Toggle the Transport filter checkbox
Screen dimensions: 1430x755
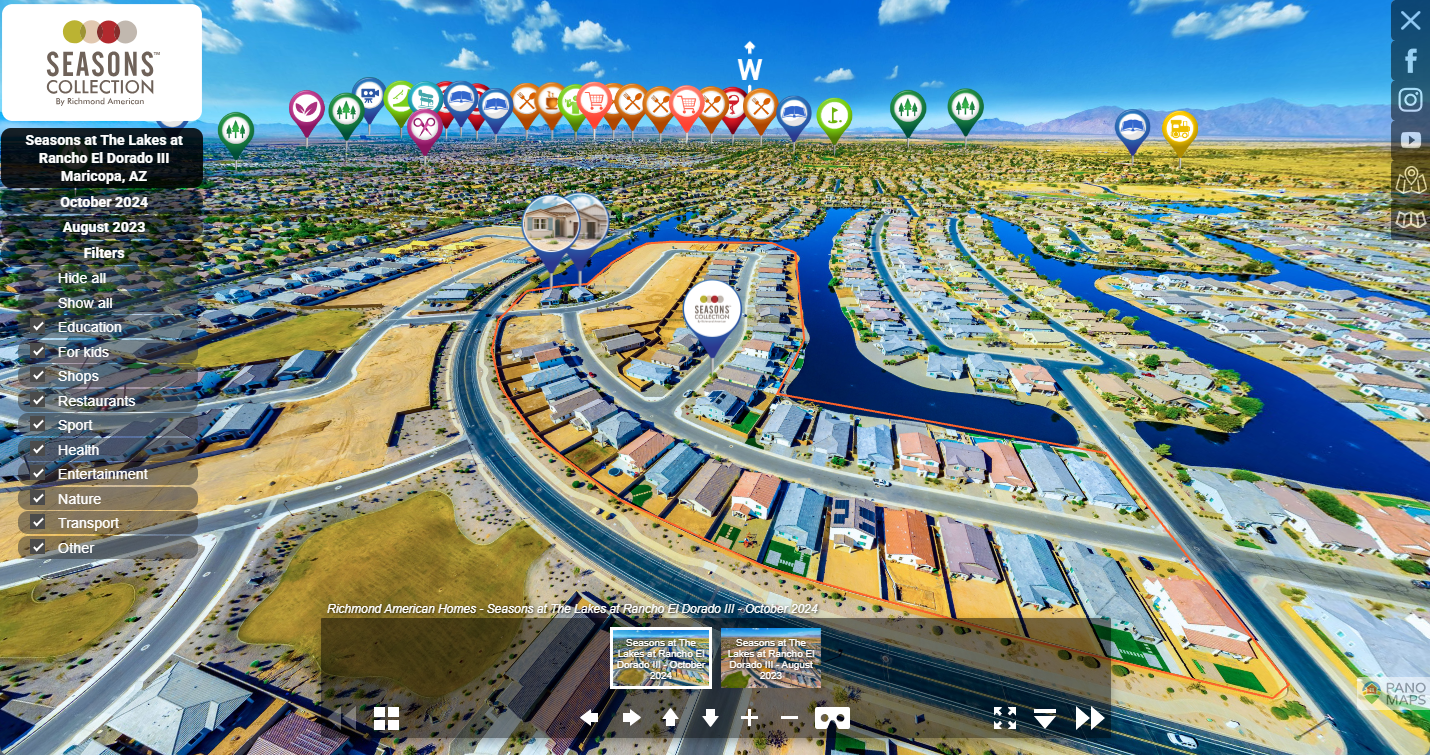[x=39, y=523]
